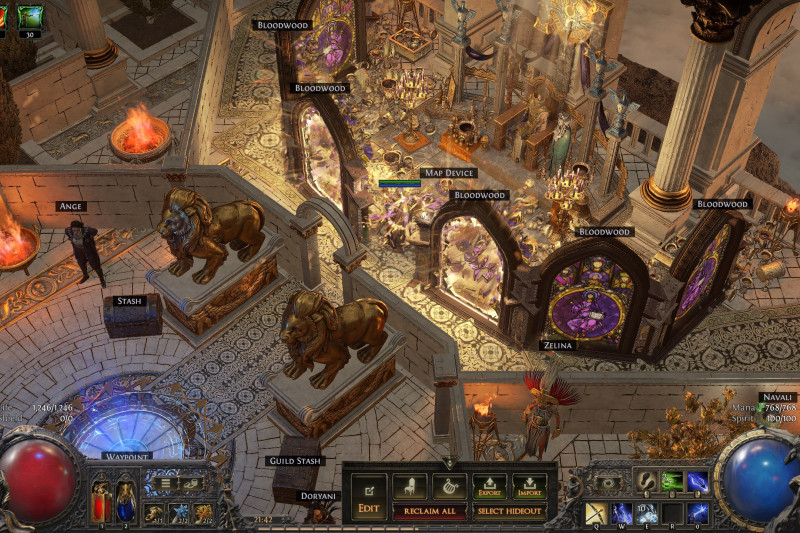Activate the skill bound to Q
This screenshot has width=800, height=533.
pos(597,513)
